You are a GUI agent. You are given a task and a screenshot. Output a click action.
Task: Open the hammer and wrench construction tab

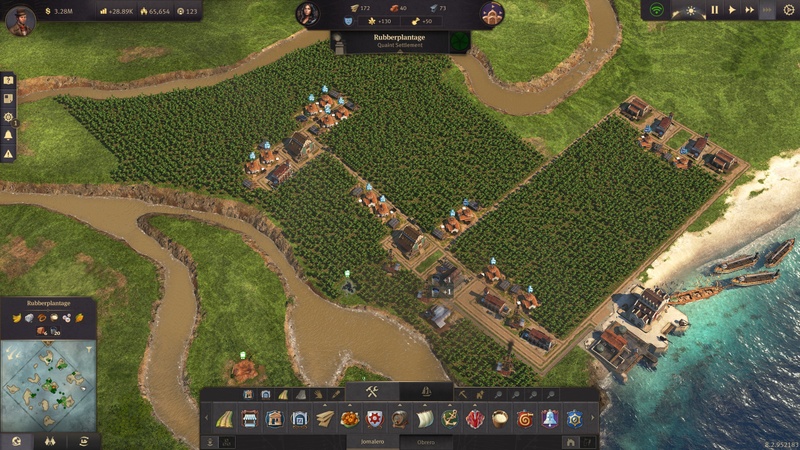pyautogui.click(x=371, y=392)
